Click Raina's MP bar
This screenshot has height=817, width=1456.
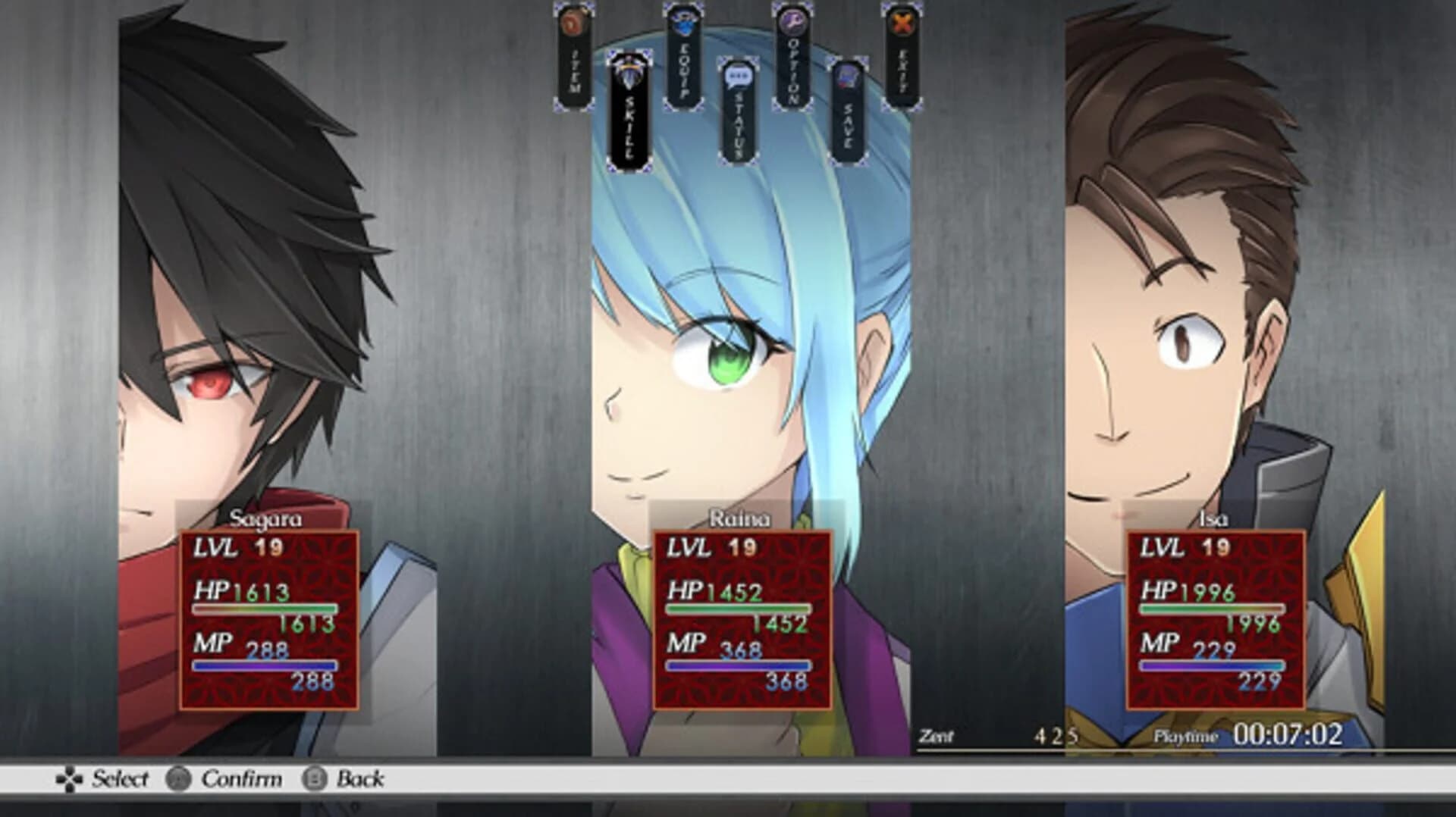point(739,665)
